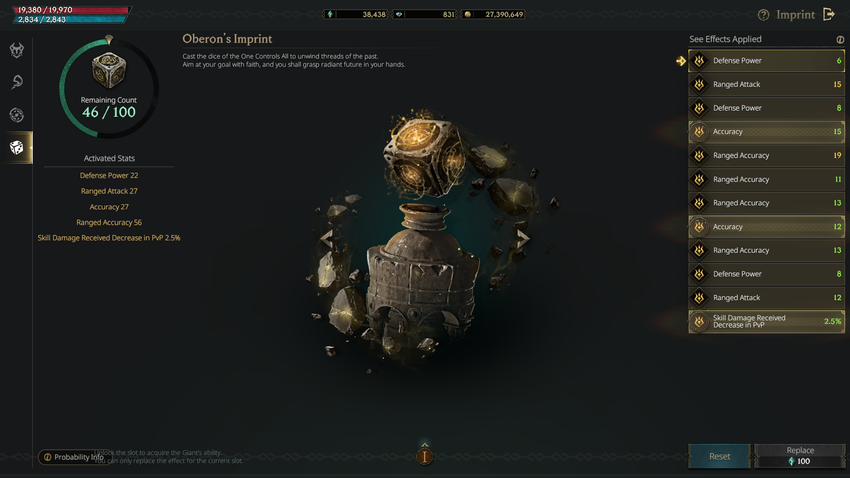The image size is (850, 478).
Task: Select the Ranged Attack 12 effect slot
Action: click(x=766, y=298)
